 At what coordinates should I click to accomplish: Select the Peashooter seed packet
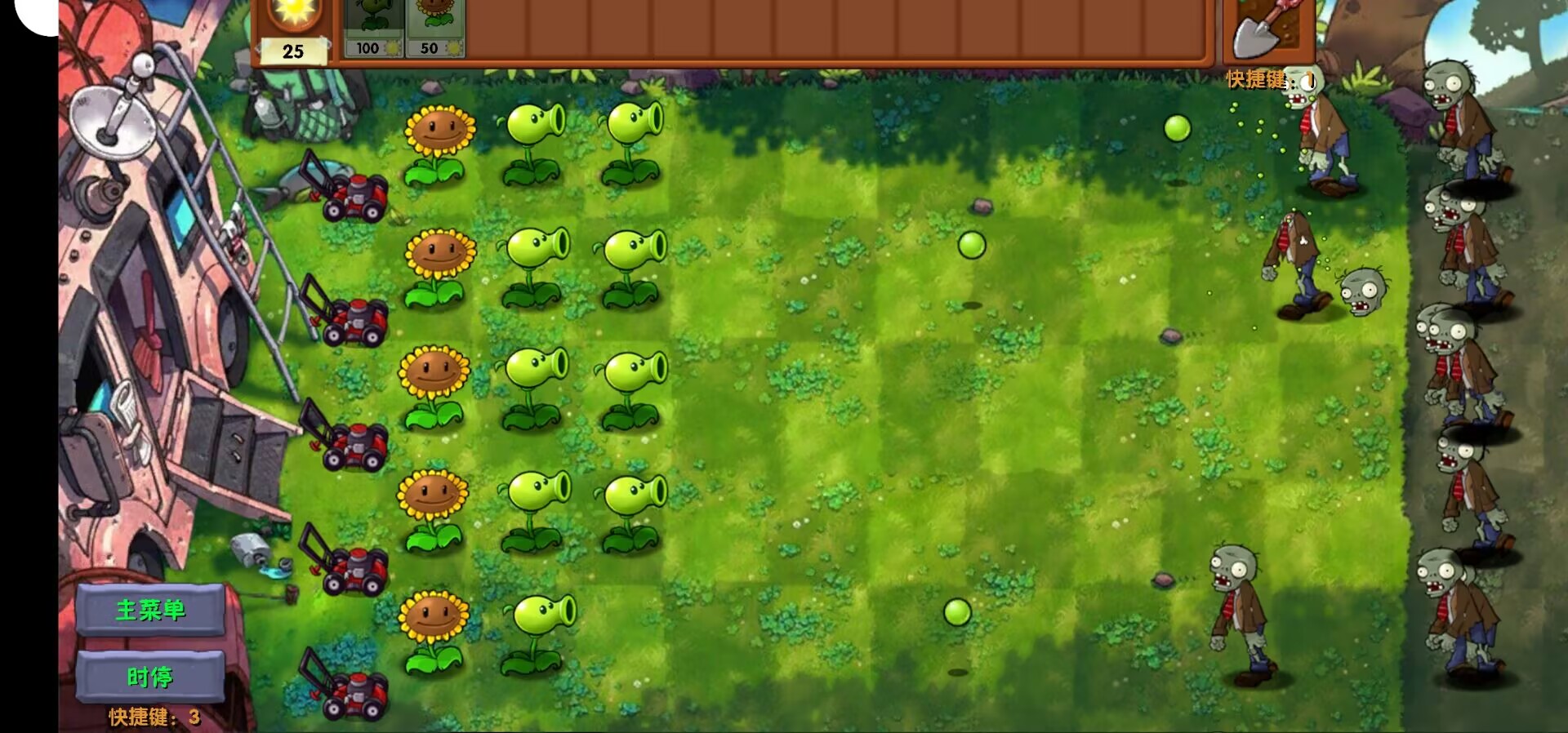click(x=372, y=24)
